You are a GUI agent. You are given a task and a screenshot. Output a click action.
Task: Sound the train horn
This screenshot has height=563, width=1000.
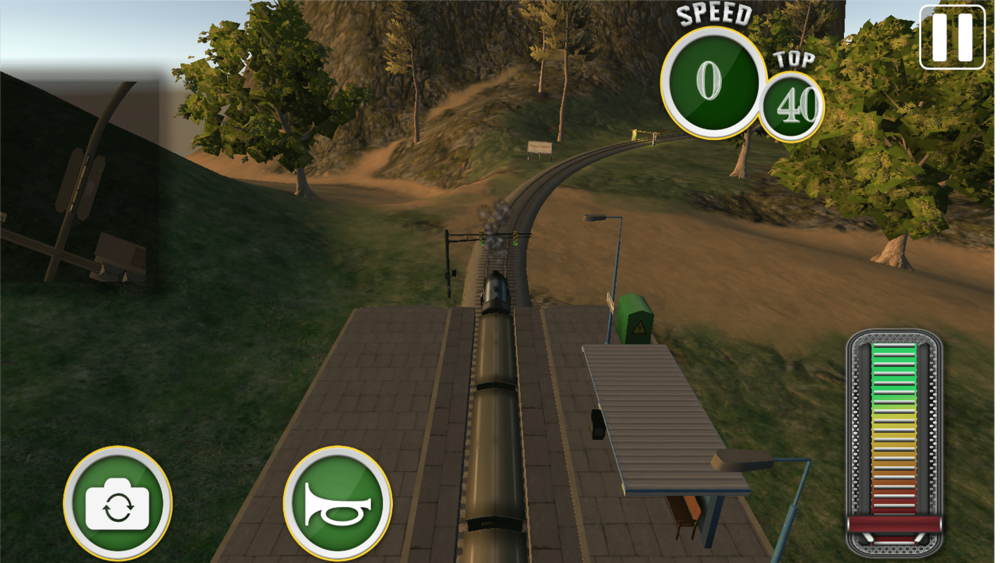tap(338, 503)
